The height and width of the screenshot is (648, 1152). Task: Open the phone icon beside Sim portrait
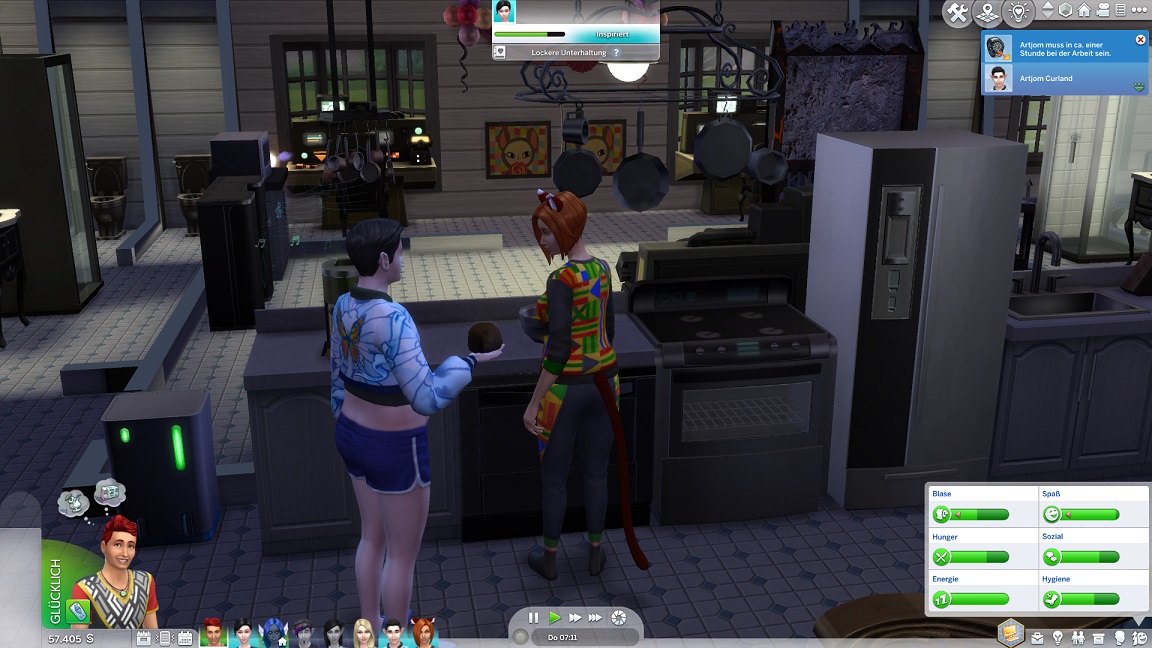[78, 611]
